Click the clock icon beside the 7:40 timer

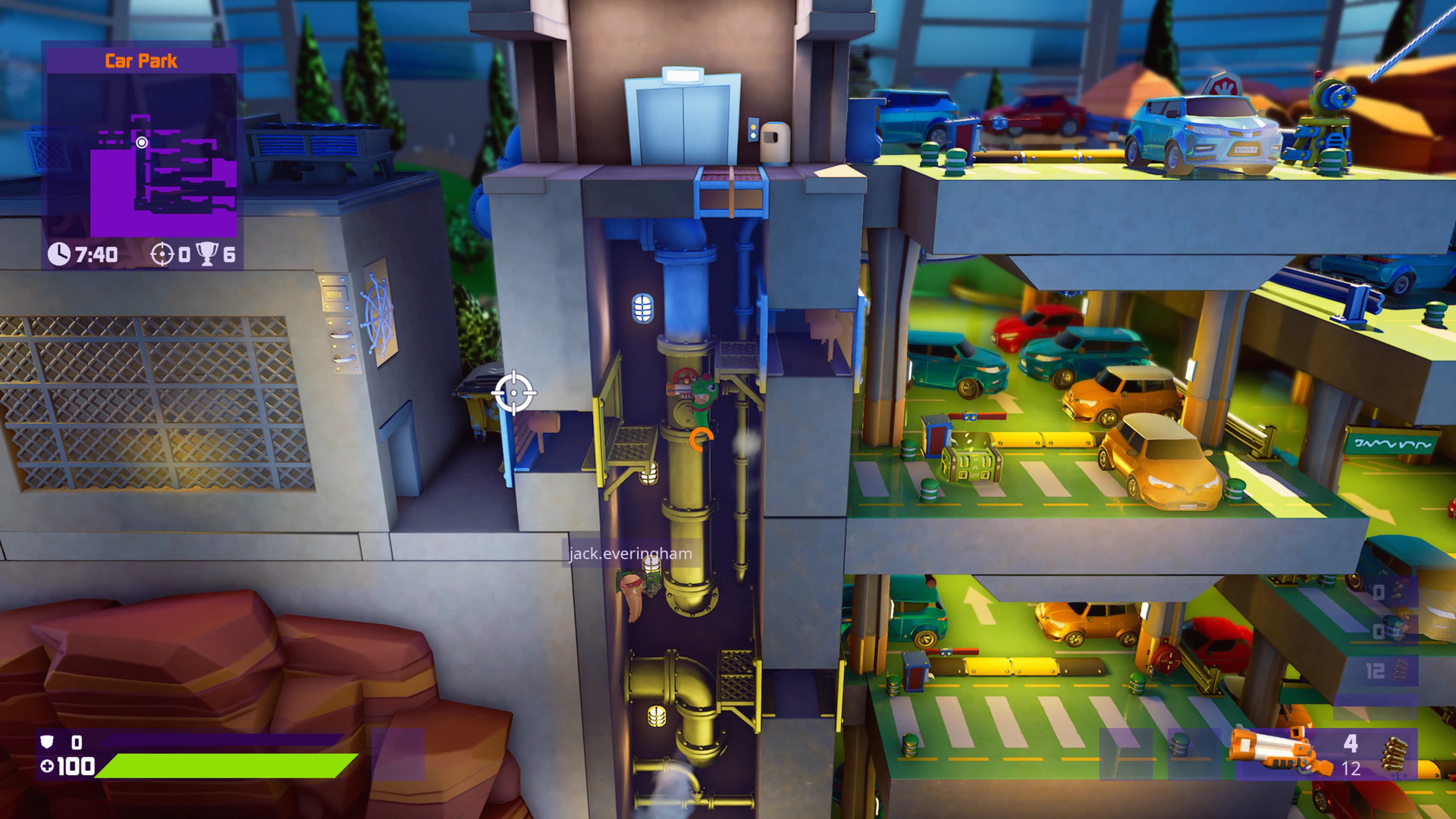coord(60,253)
